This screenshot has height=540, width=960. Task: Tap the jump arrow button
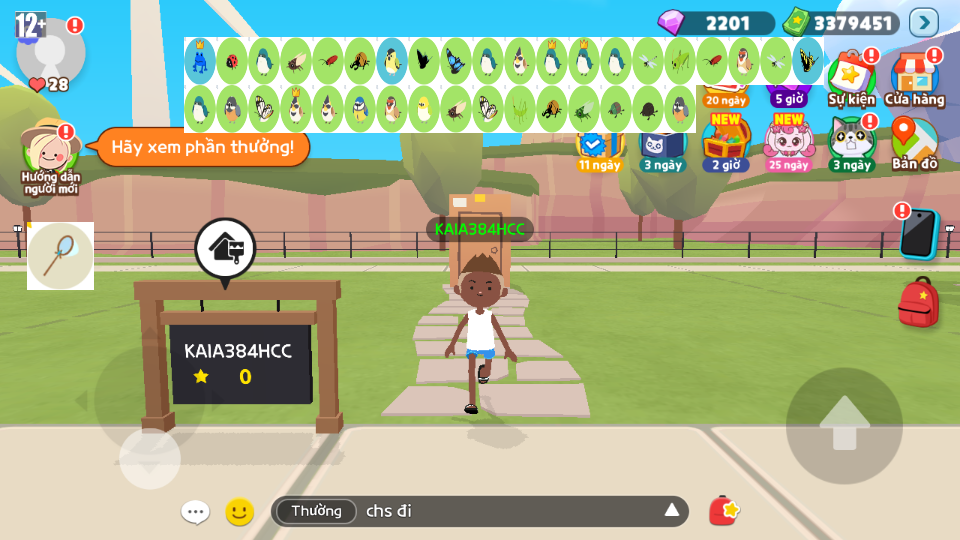844,425
